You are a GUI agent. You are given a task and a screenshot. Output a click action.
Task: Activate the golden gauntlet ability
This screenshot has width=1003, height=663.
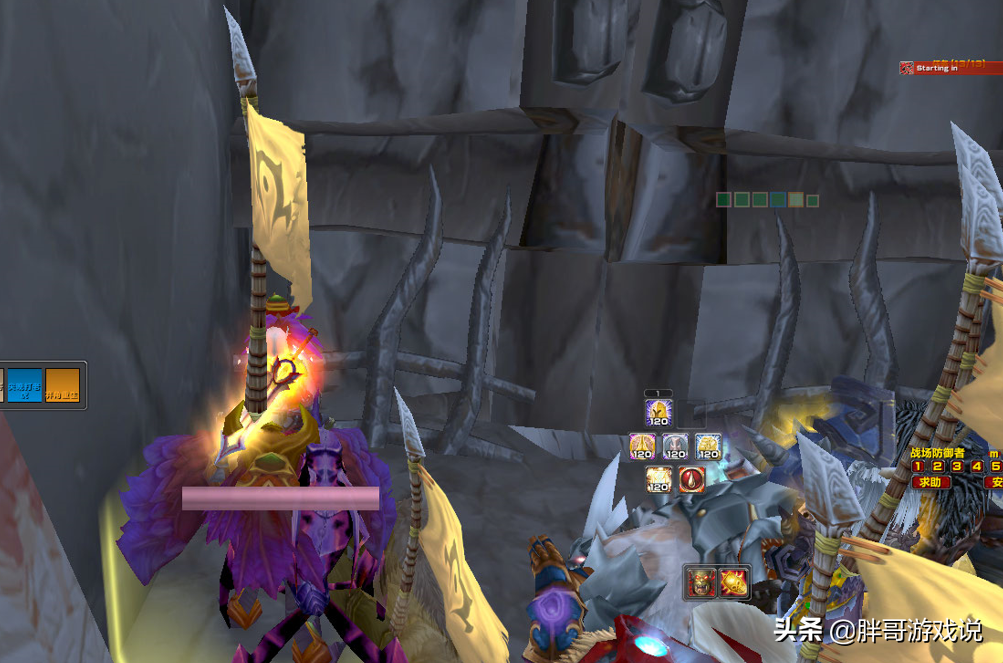pyautogui.click(x=734, y=582)
